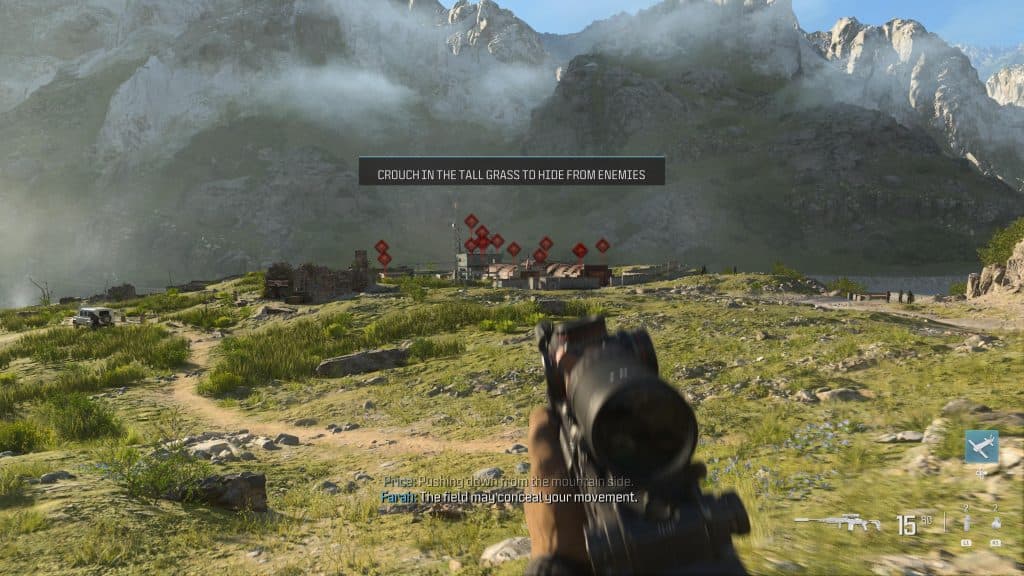Select the lethal frag grenade icon
The width and height of the screenshot is (1024, 576).
click(x=996, y=523)
